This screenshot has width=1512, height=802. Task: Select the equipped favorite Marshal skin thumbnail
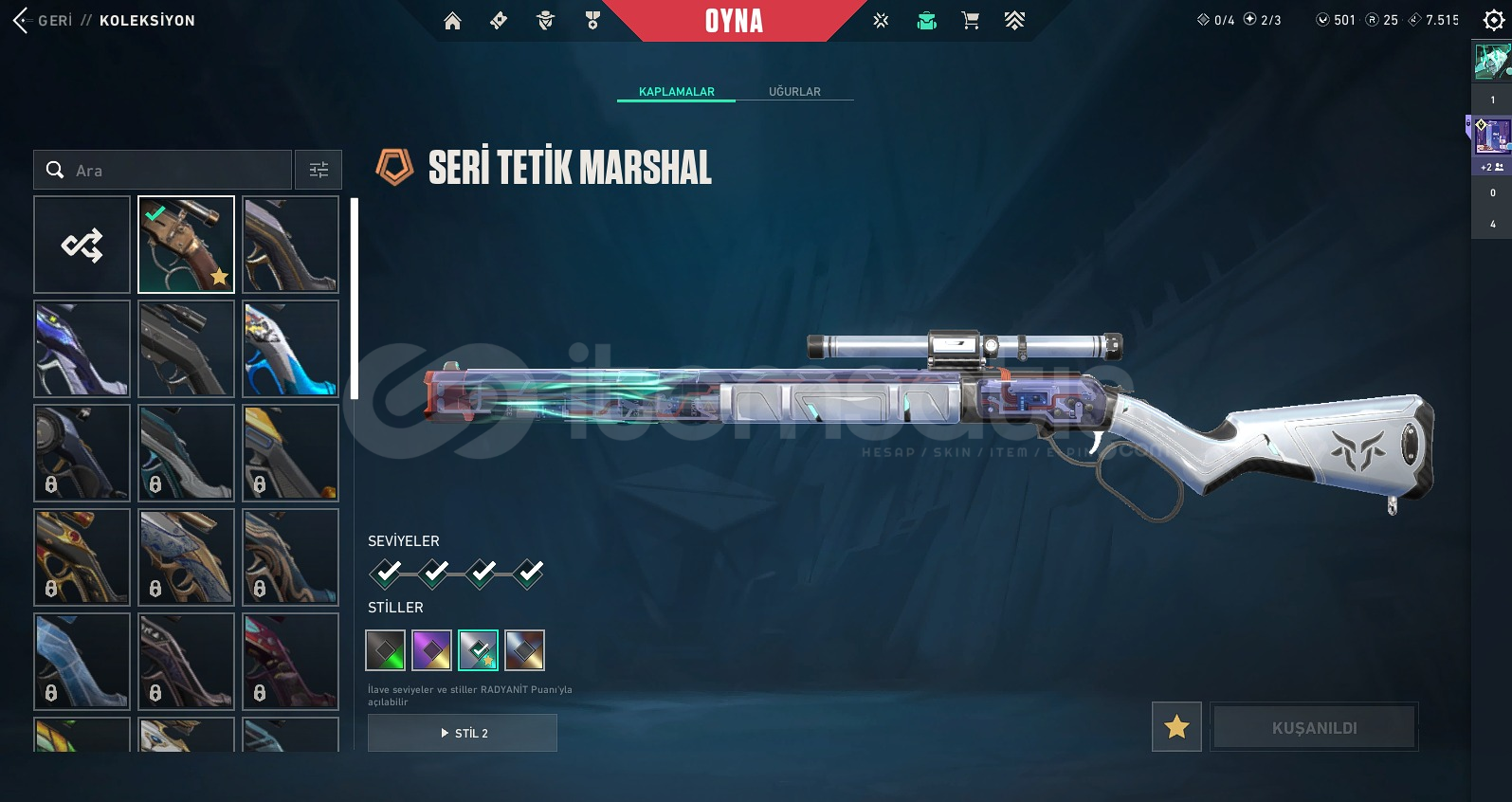tap(186, 245)
